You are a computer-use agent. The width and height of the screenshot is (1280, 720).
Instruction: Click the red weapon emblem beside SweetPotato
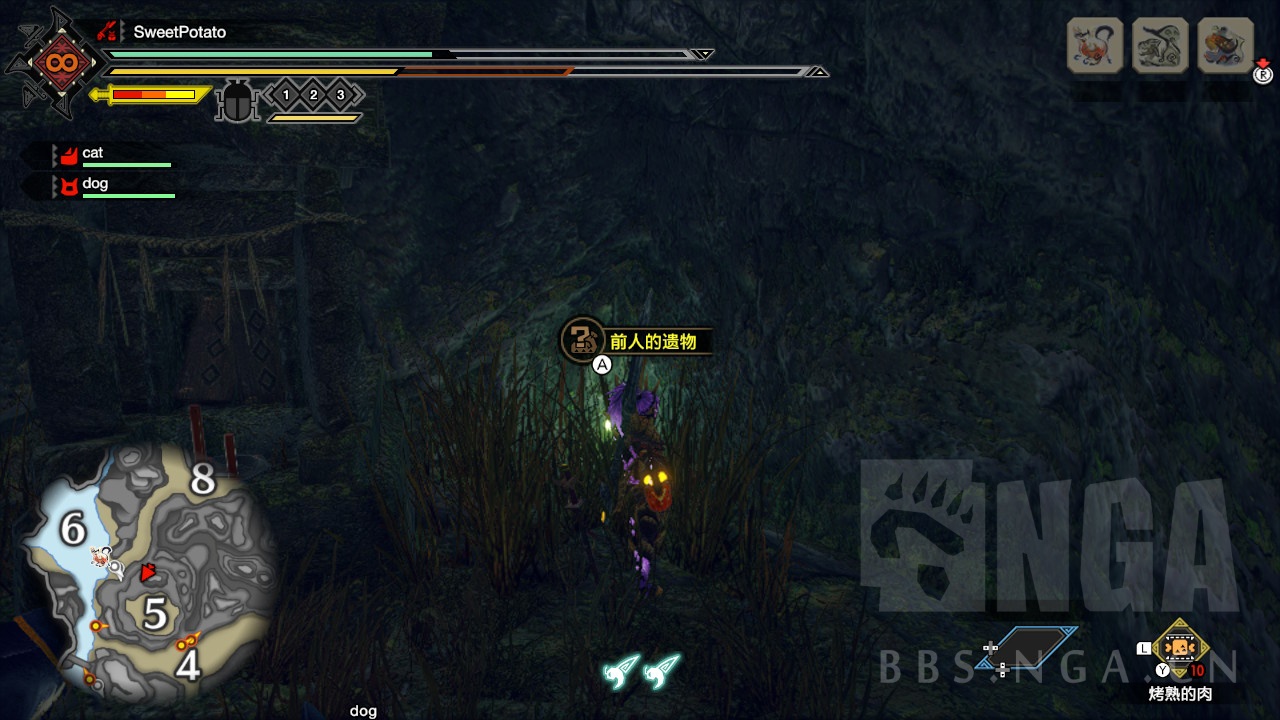point(108,32)
